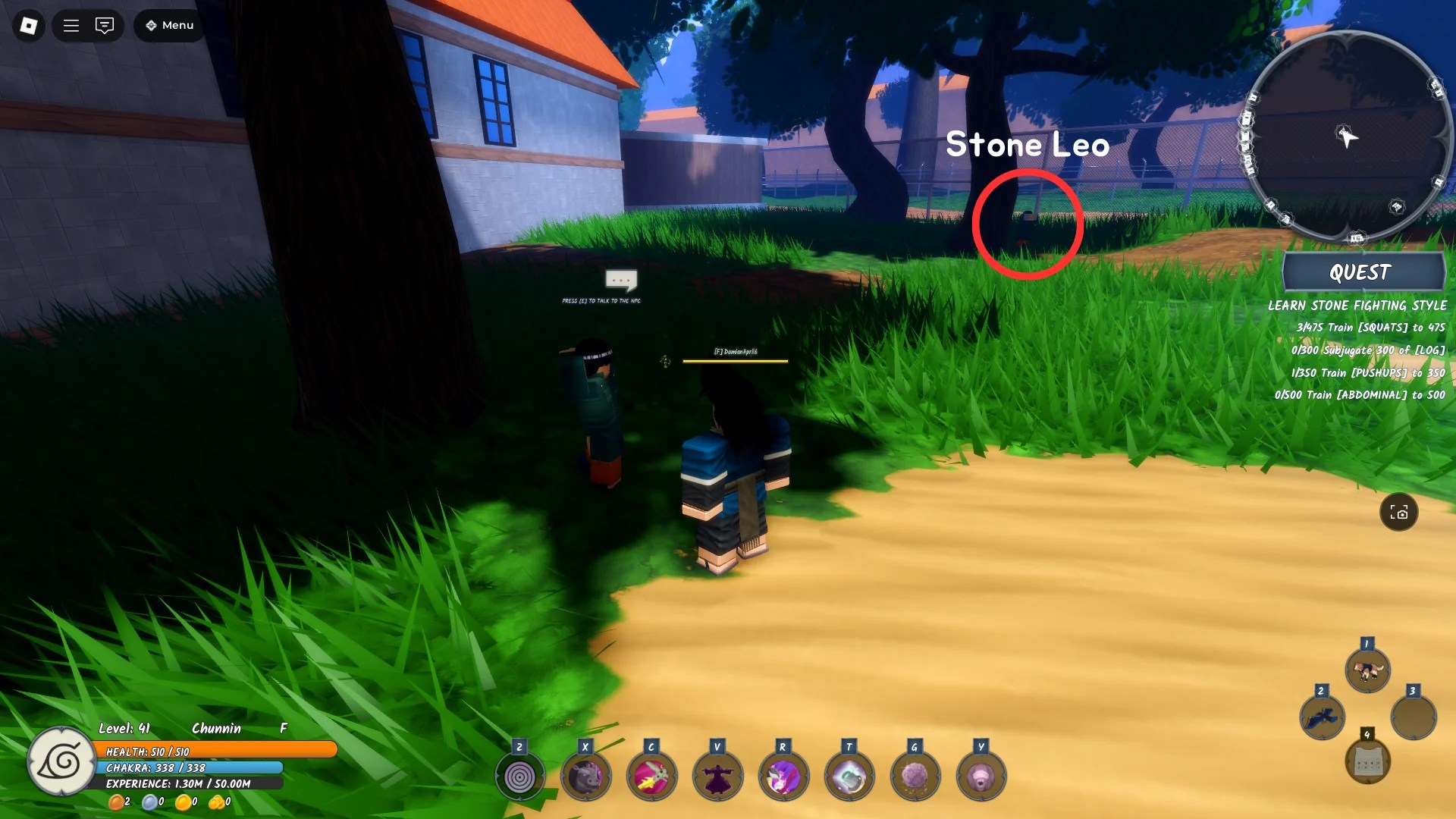Select companion slot 1 with animal icon

pyautogui.click(x=1367, y=670)
